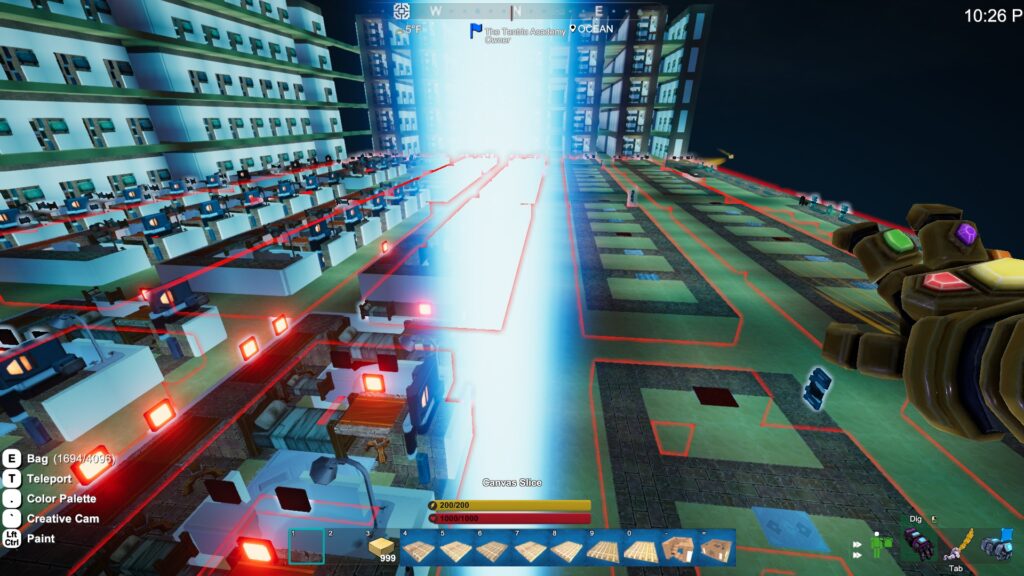Select the highlighted hotbar slot 1

(x=306, y=547)
